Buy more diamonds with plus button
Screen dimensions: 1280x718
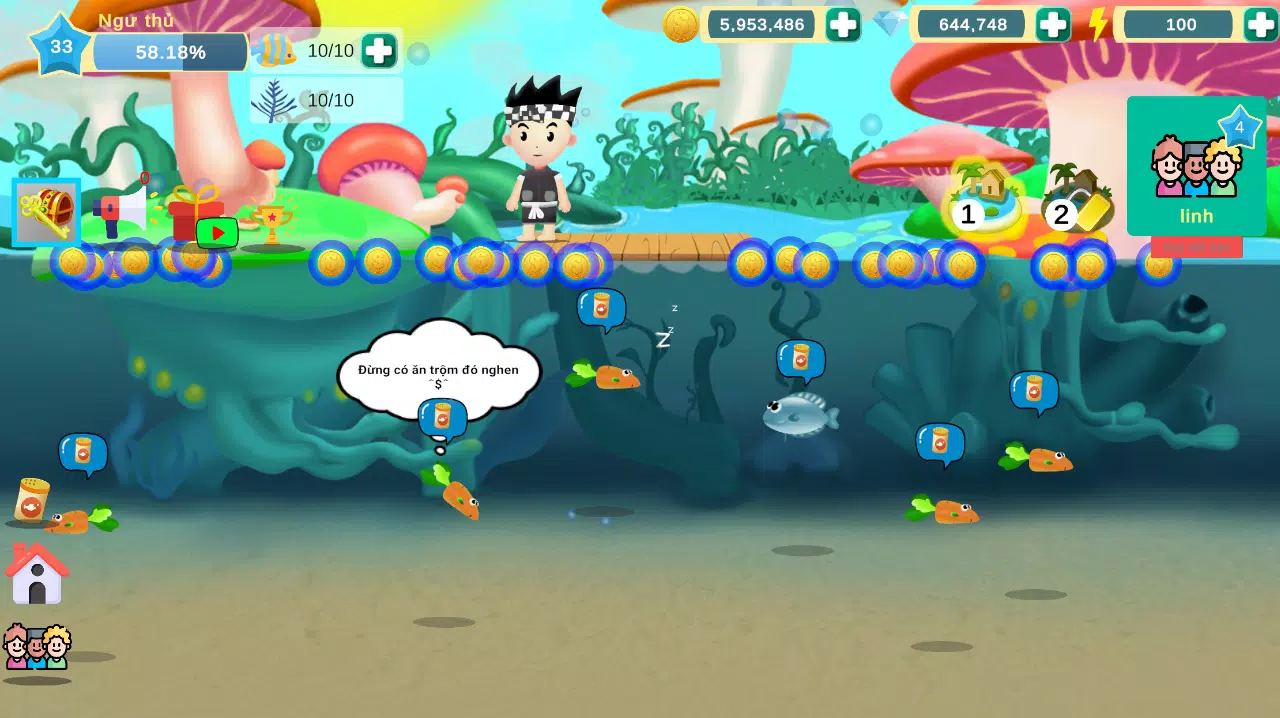[x=1052, y=25]
